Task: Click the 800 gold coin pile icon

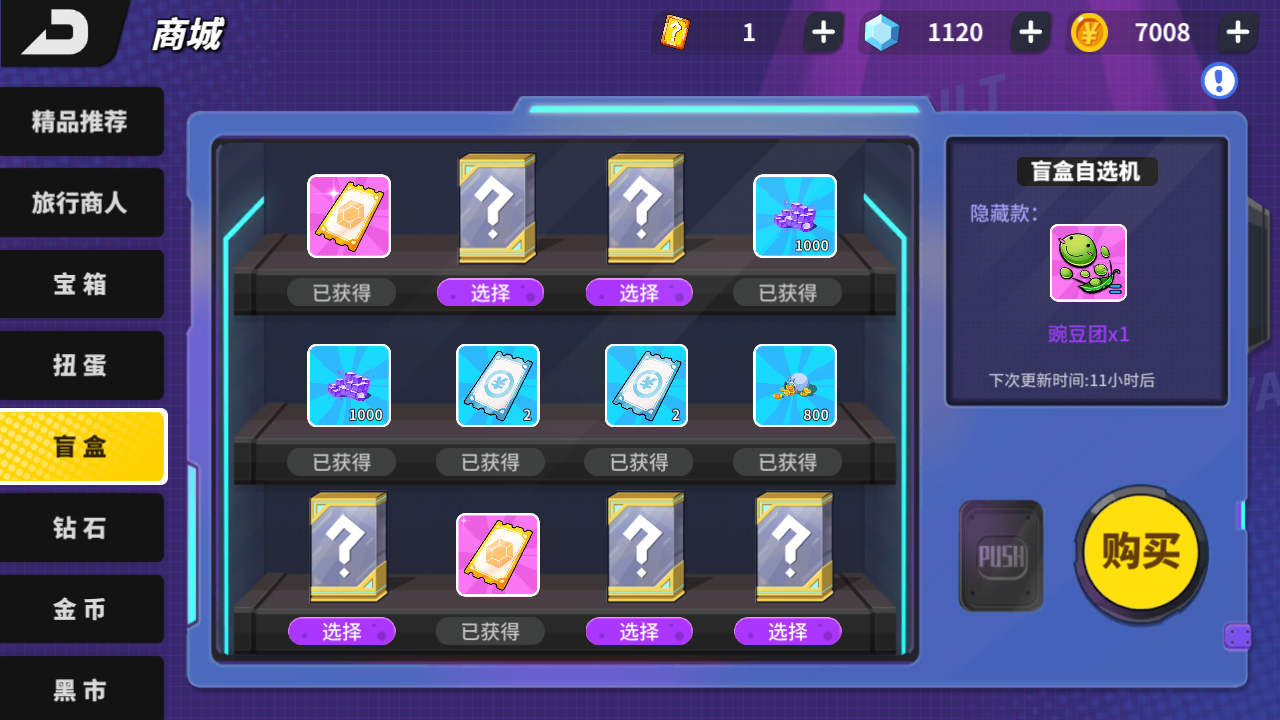Action: tap(794, 386)
